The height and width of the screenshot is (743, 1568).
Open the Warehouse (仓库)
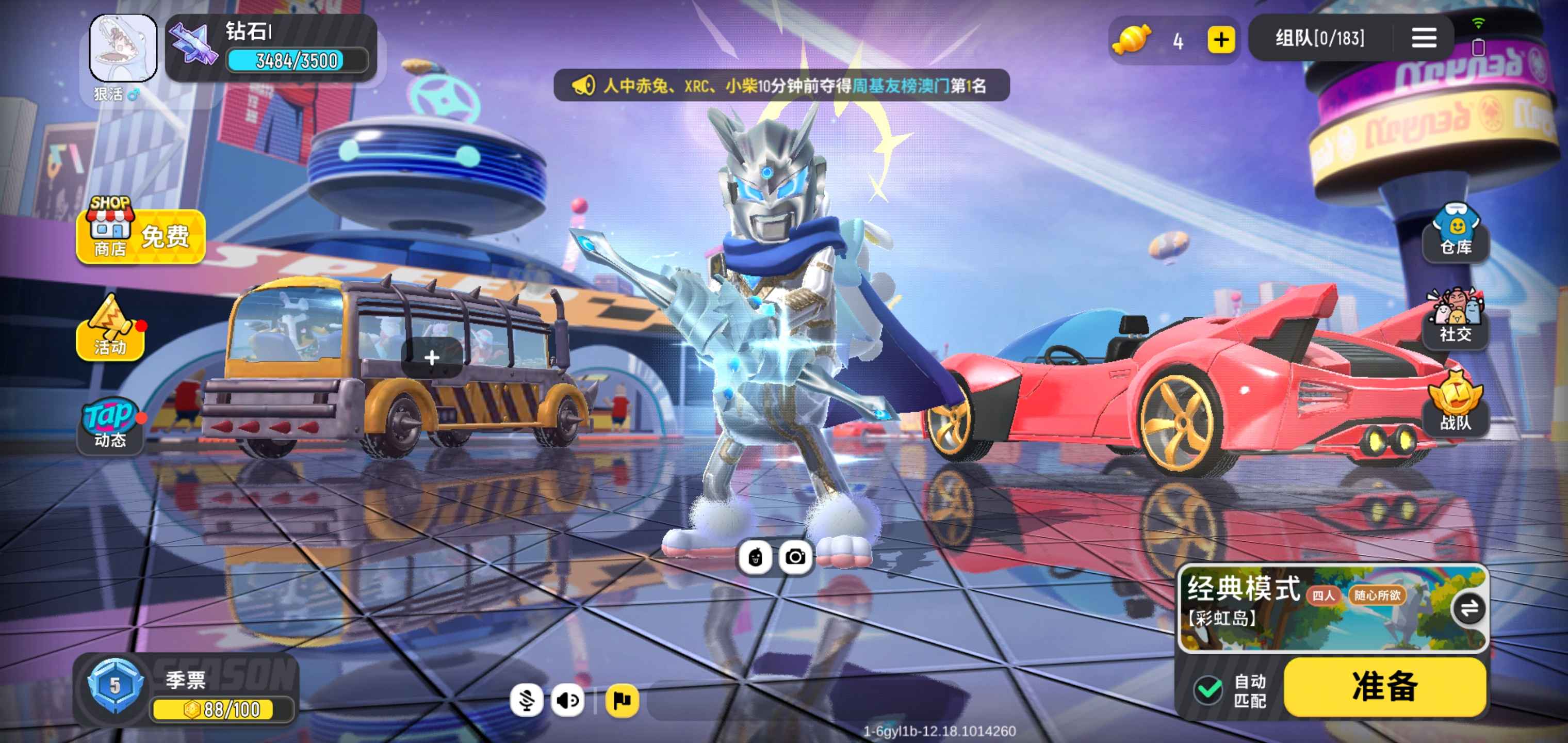pos(1456,233)
